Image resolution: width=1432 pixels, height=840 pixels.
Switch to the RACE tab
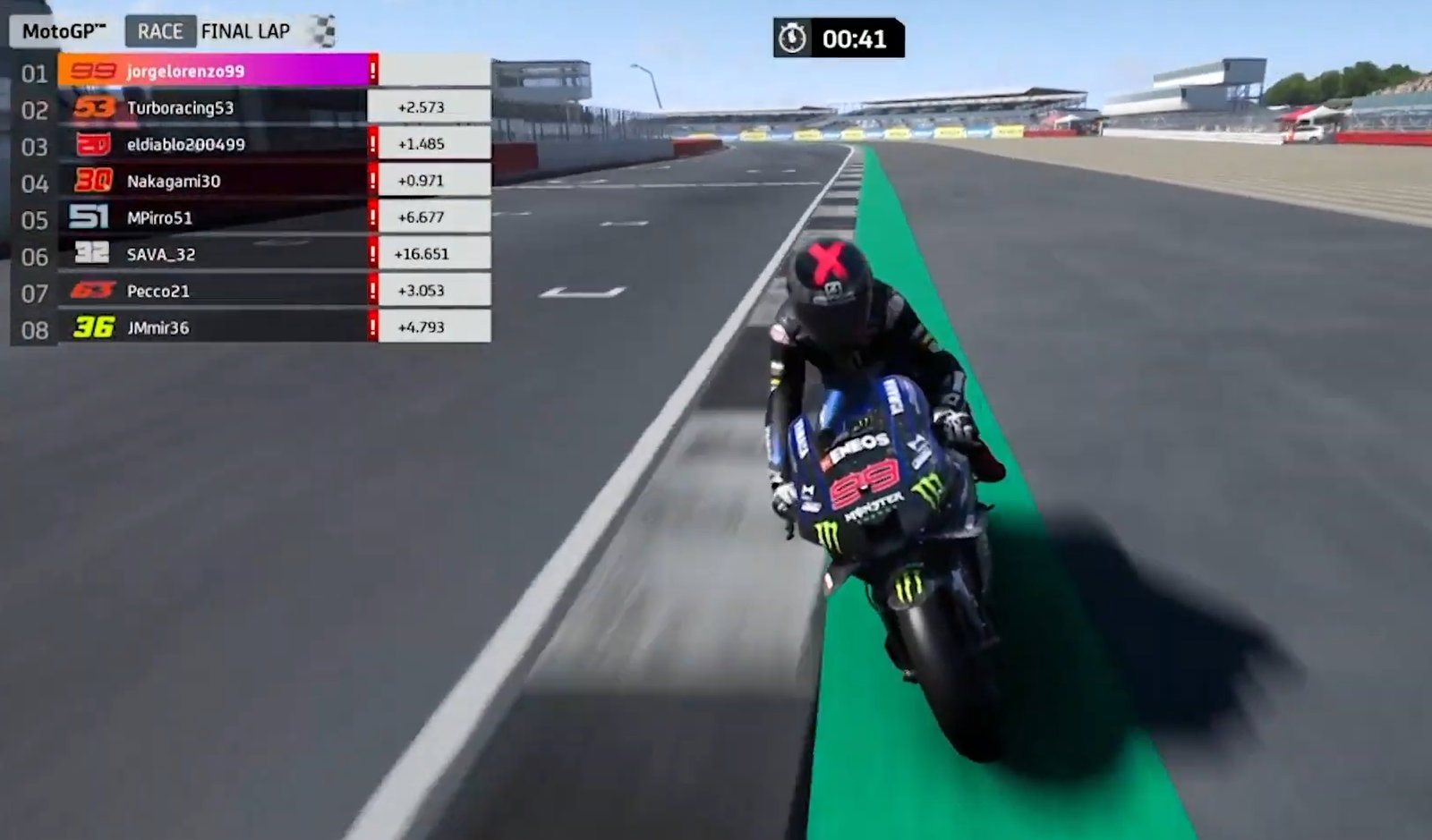pos(161,30)
